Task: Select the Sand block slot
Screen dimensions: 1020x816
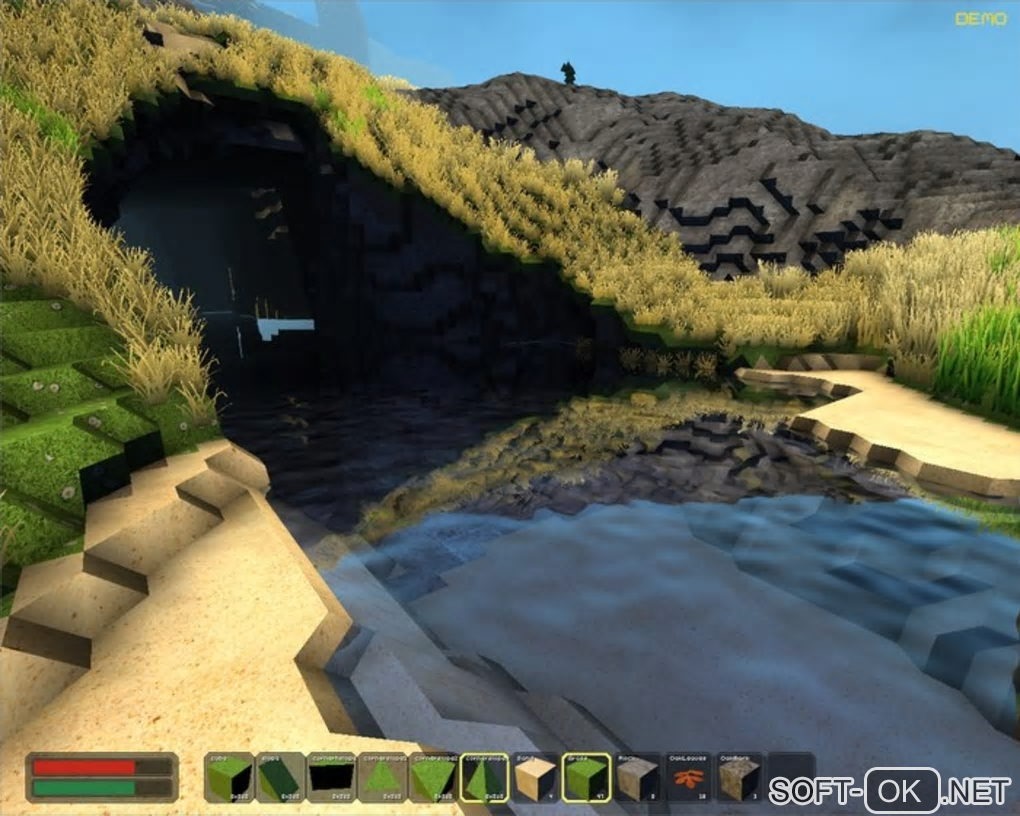Action: pos(535,777)
